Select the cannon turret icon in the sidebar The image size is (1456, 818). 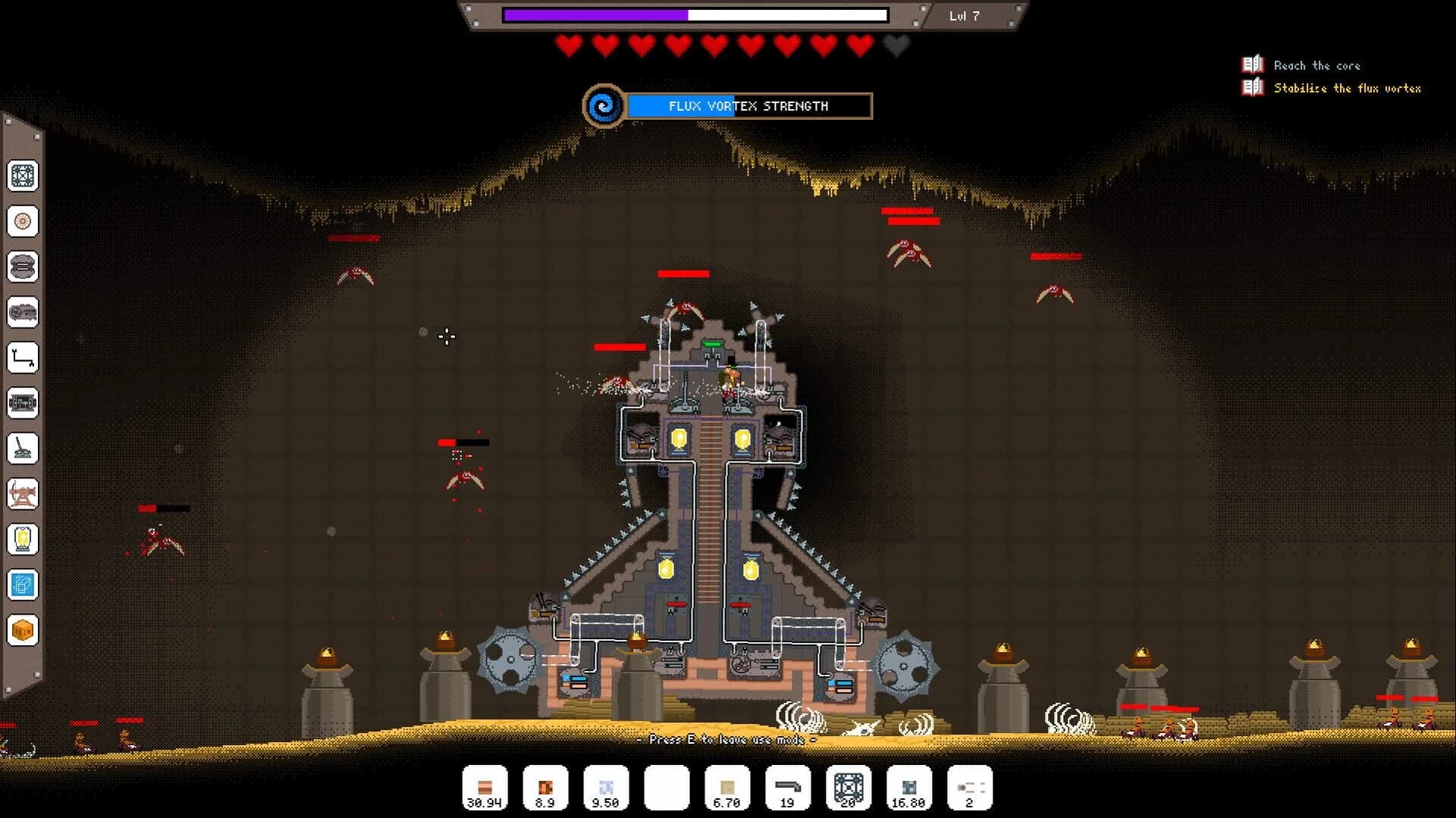(x=24, y=449)
